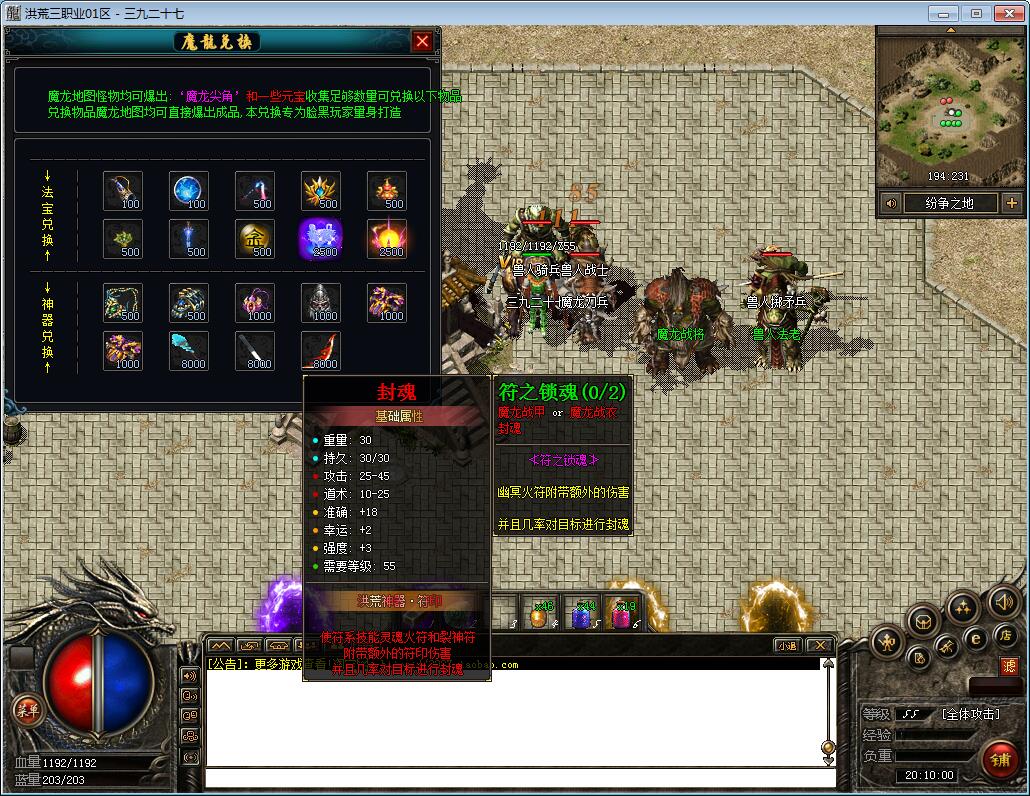The image size is (1030, 796).
Task: Open the 店 store icon
Action: 1005,635
